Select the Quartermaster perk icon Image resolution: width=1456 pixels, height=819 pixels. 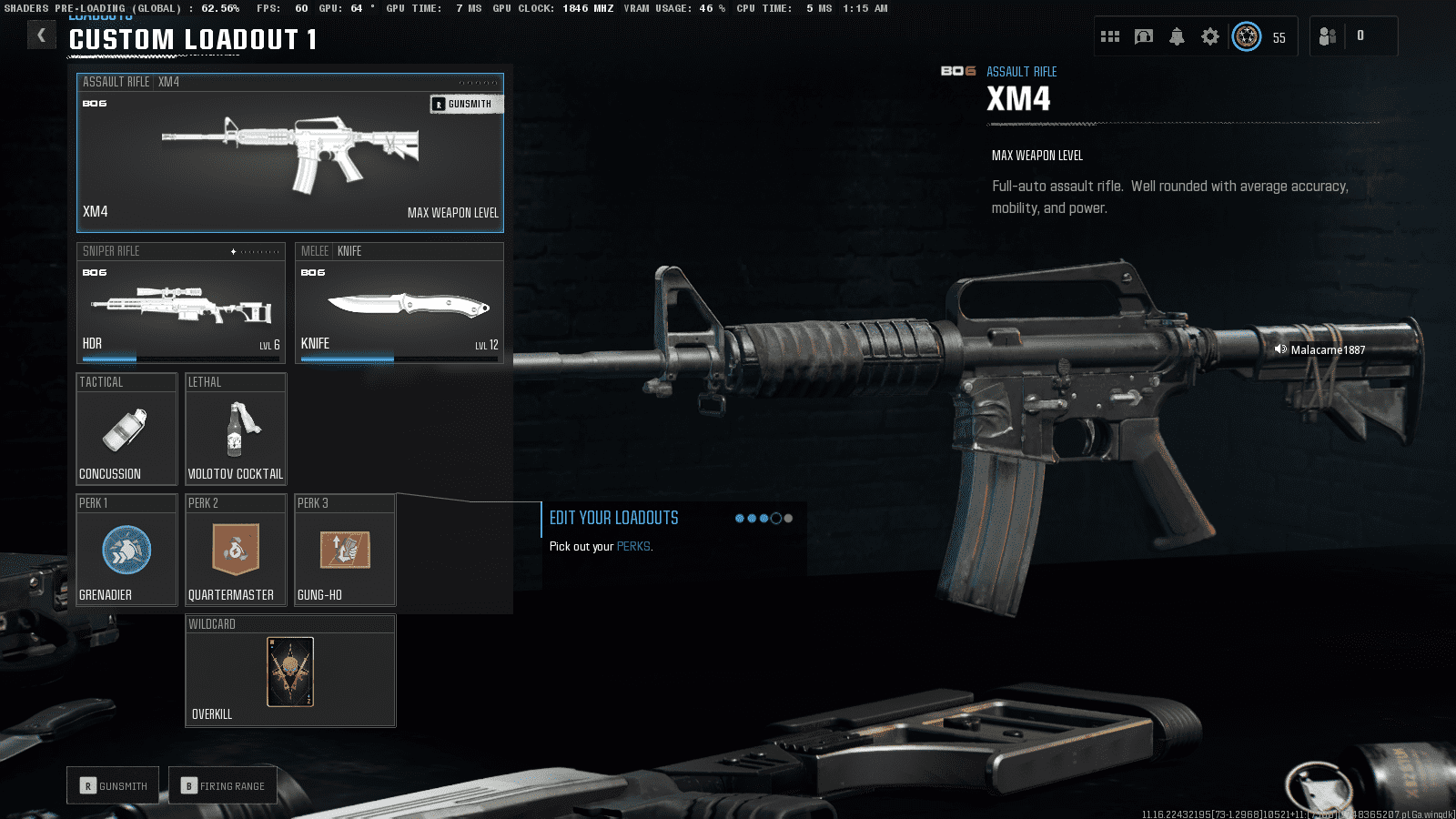click(x=236, y=550)
